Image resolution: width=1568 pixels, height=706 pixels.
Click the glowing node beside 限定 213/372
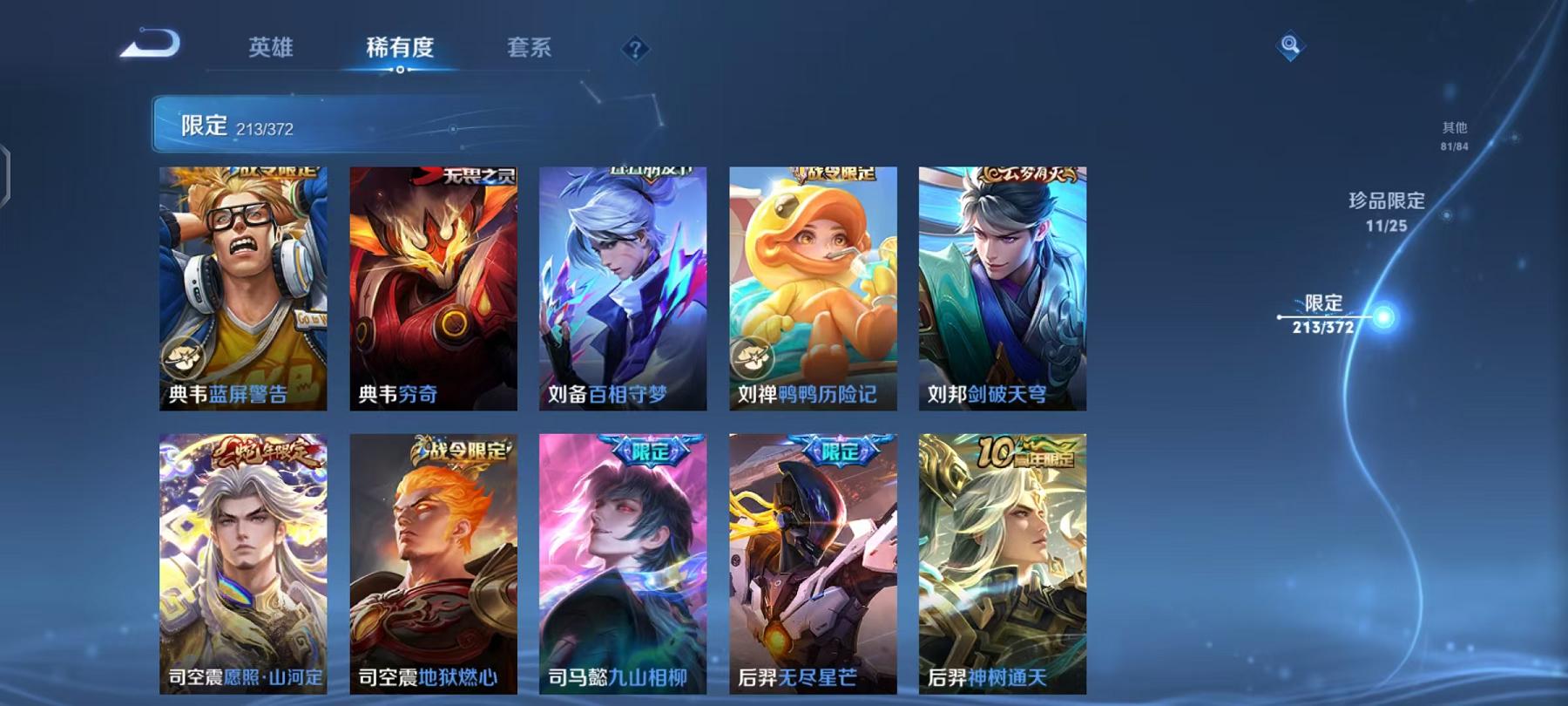pos(1383,316)
